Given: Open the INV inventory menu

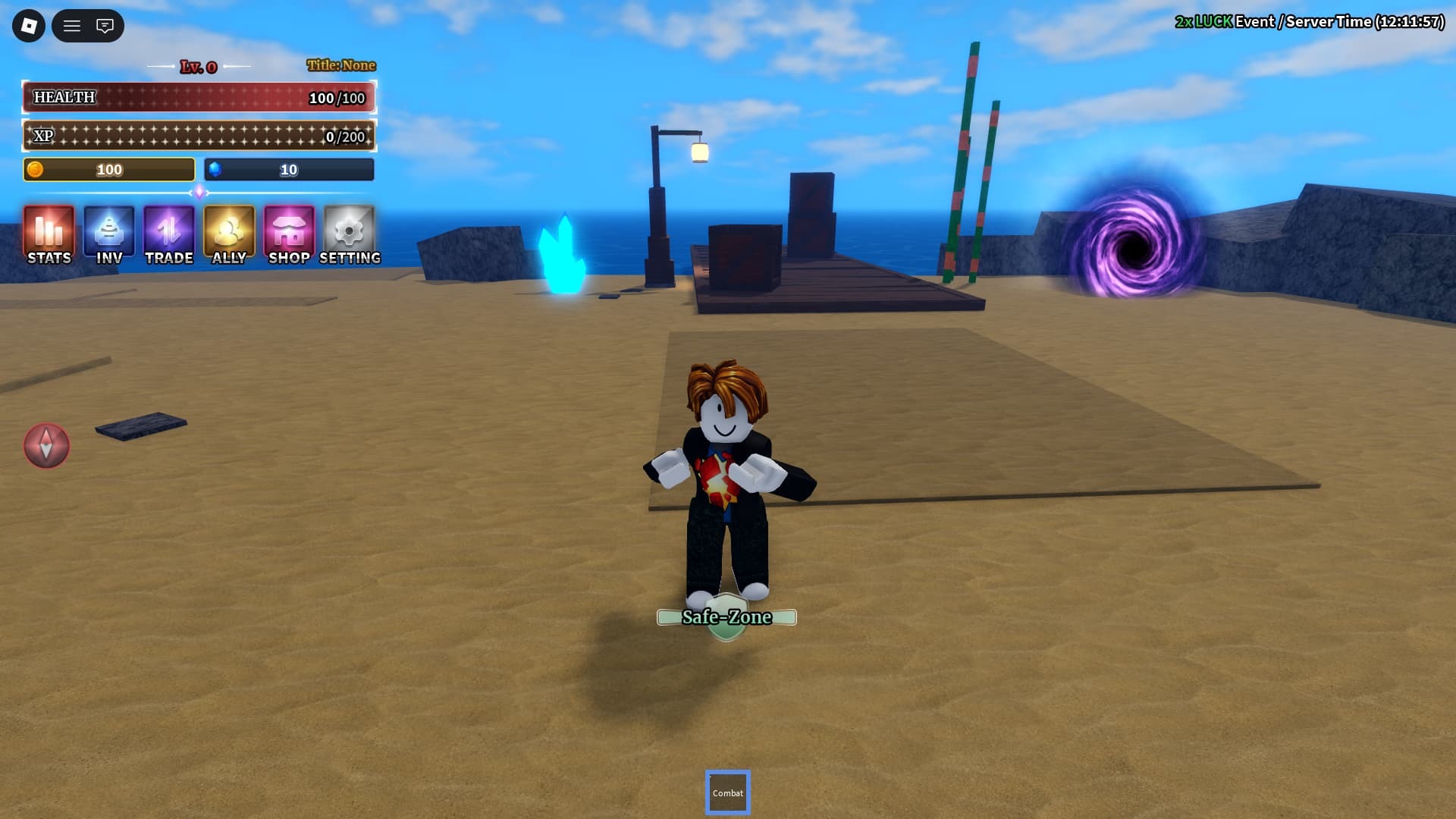Looking at the screenshot, I should pos(109,235).
